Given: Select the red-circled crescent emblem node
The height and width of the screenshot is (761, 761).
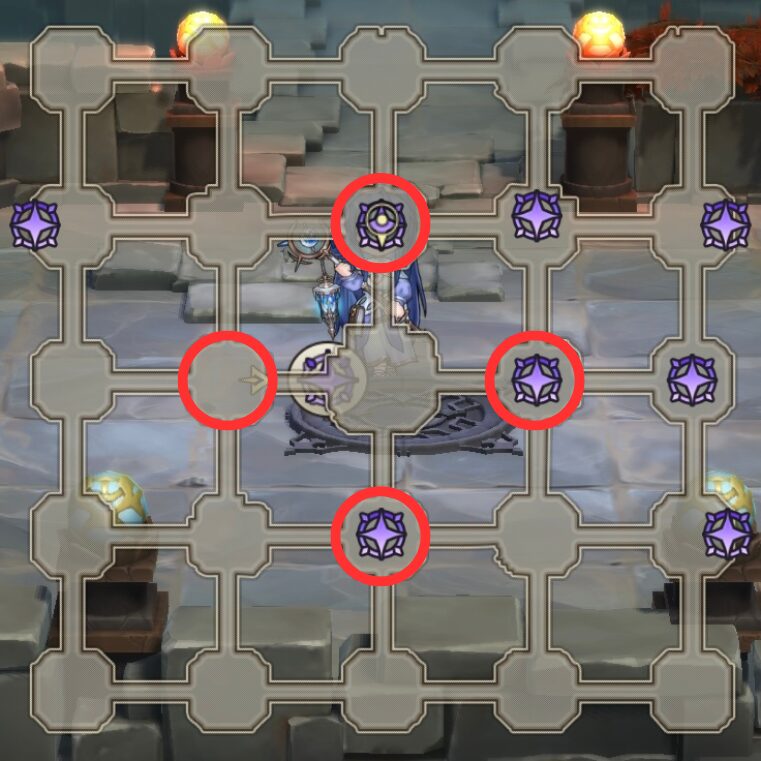Looking at the screenshot, I should point(380,223).
